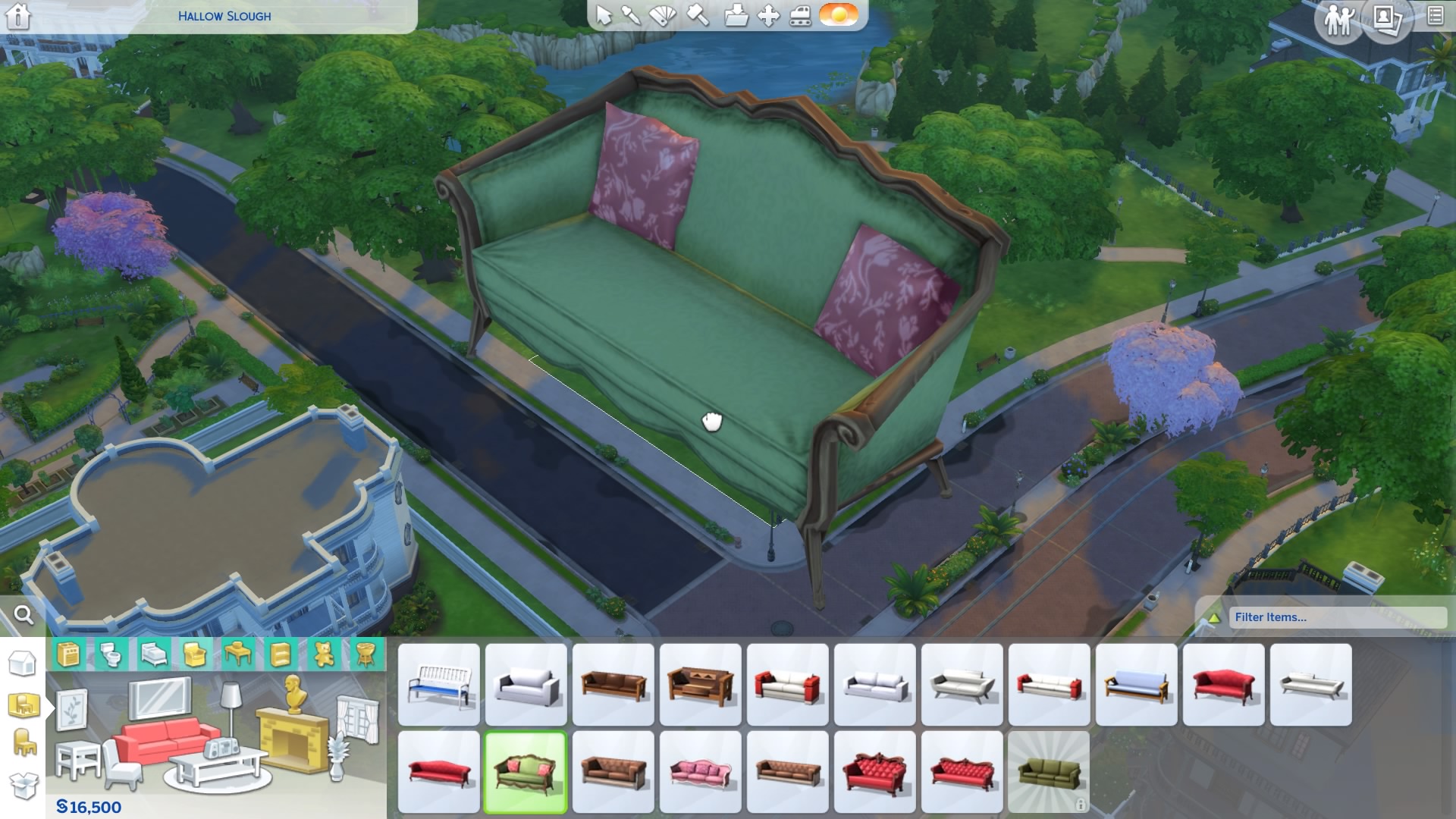Screen dimensions: 1456x819
Task: Select the teddy bear kids room category
Action: point(324,654)
